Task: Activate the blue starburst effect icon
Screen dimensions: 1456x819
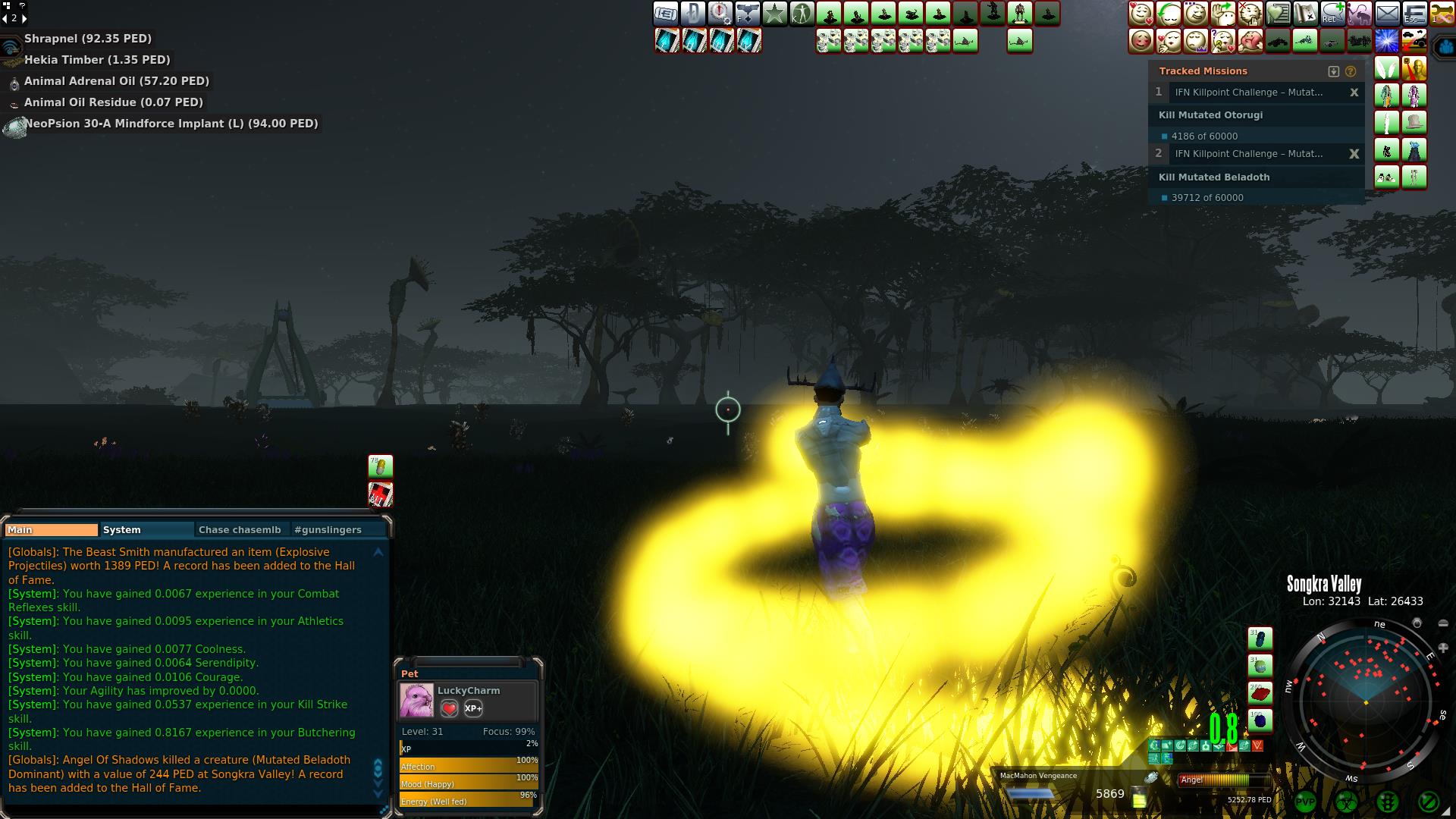Action: coord(1387,41)
